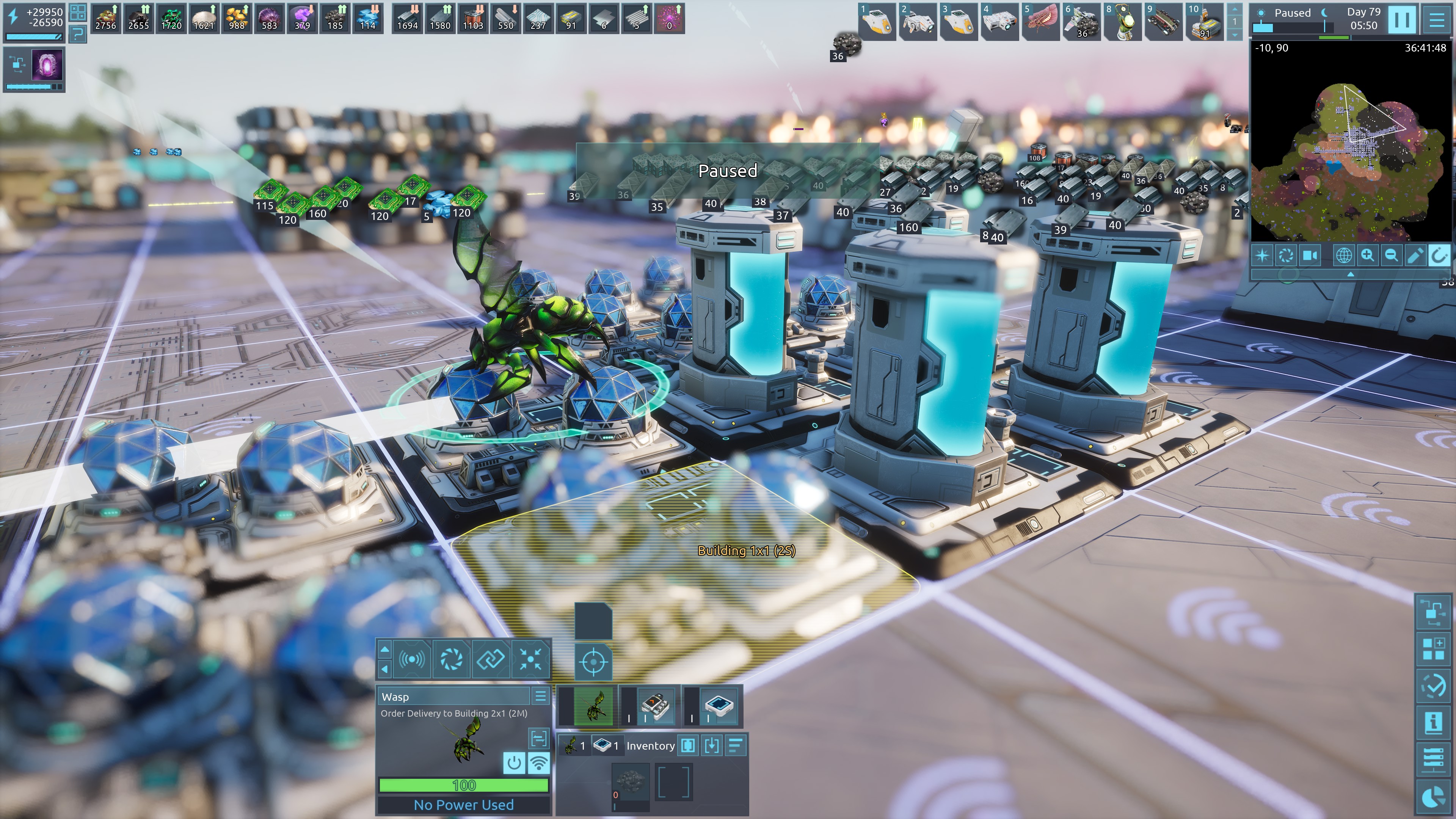Open the hamburger main menu

coord(1437,19)
